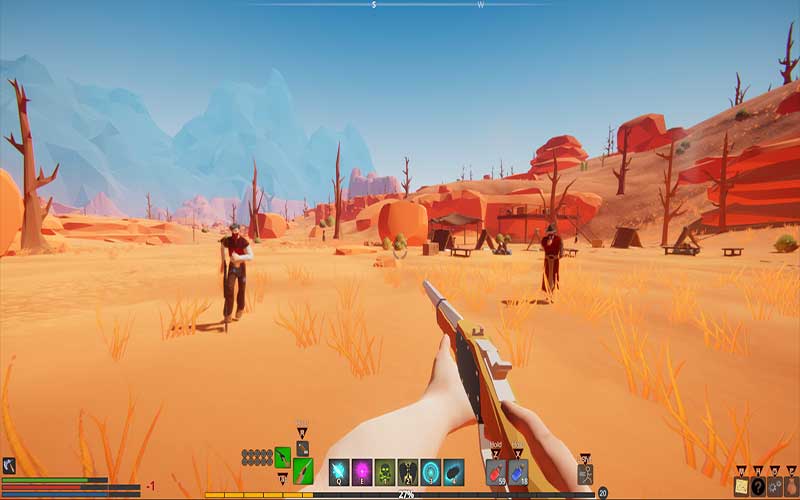Trigger the dark wings ability

pyautogui.click(x=408, y=471)
